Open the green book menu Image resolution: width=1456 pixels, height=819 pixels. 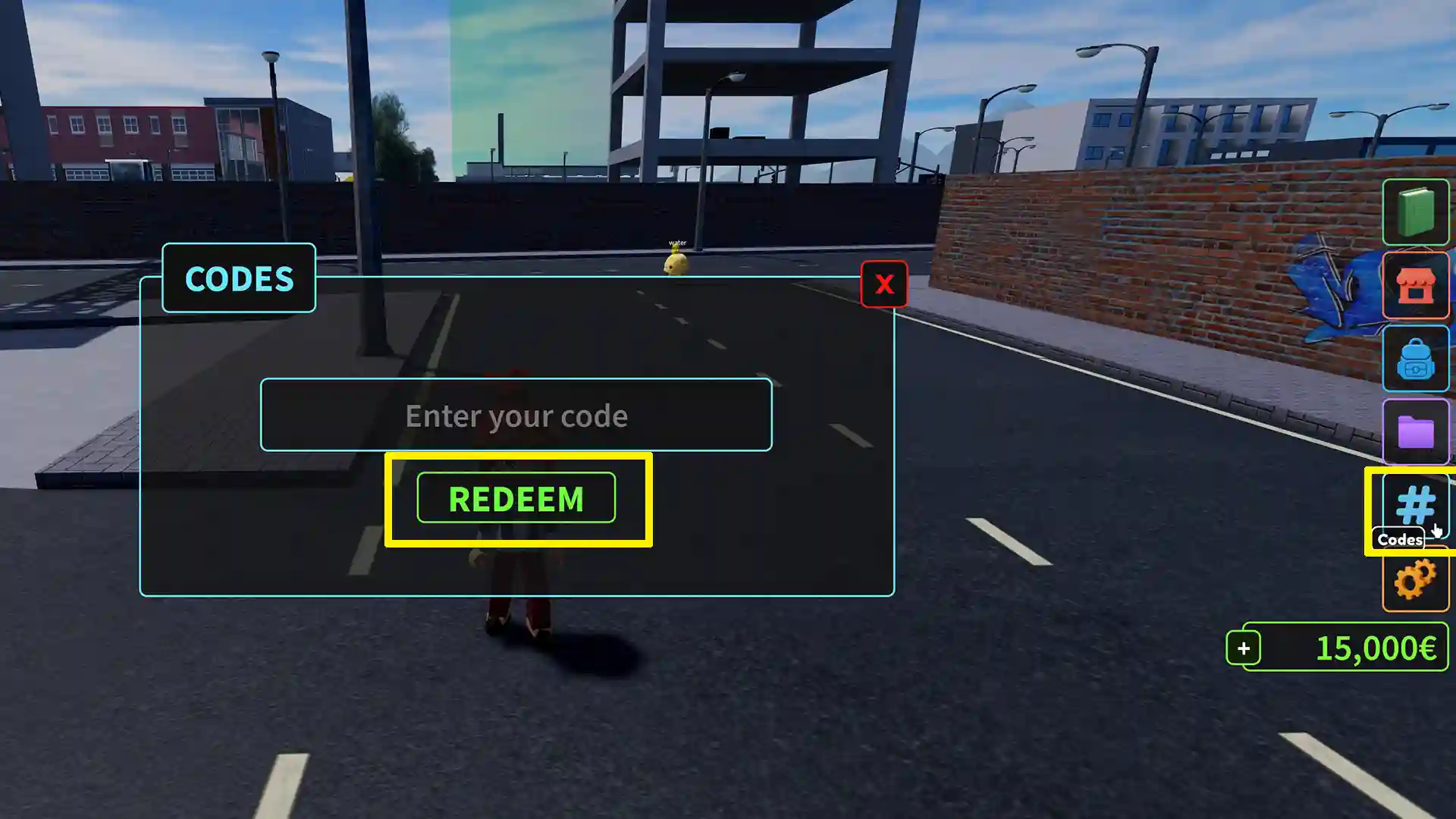1417,212
